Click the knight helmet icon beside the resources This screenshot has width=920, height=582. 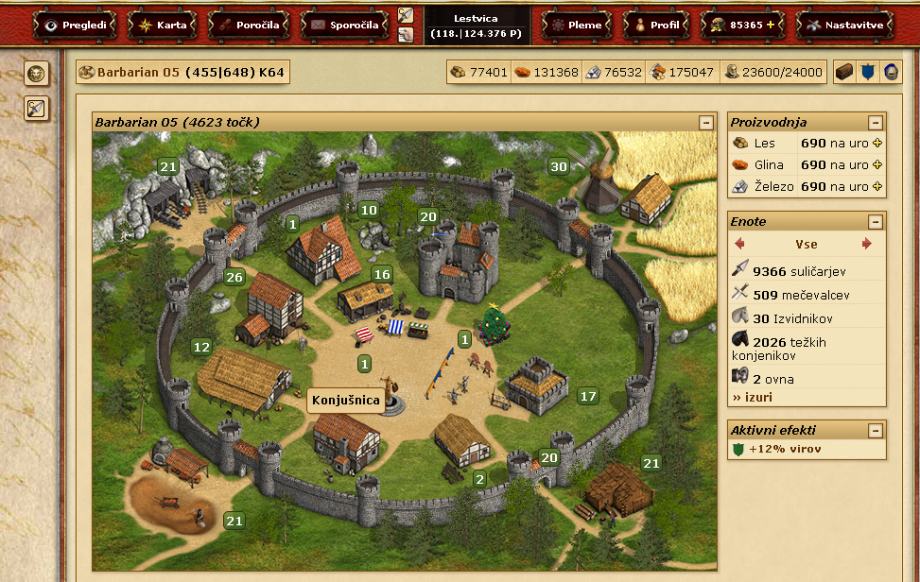click(890, 72)
